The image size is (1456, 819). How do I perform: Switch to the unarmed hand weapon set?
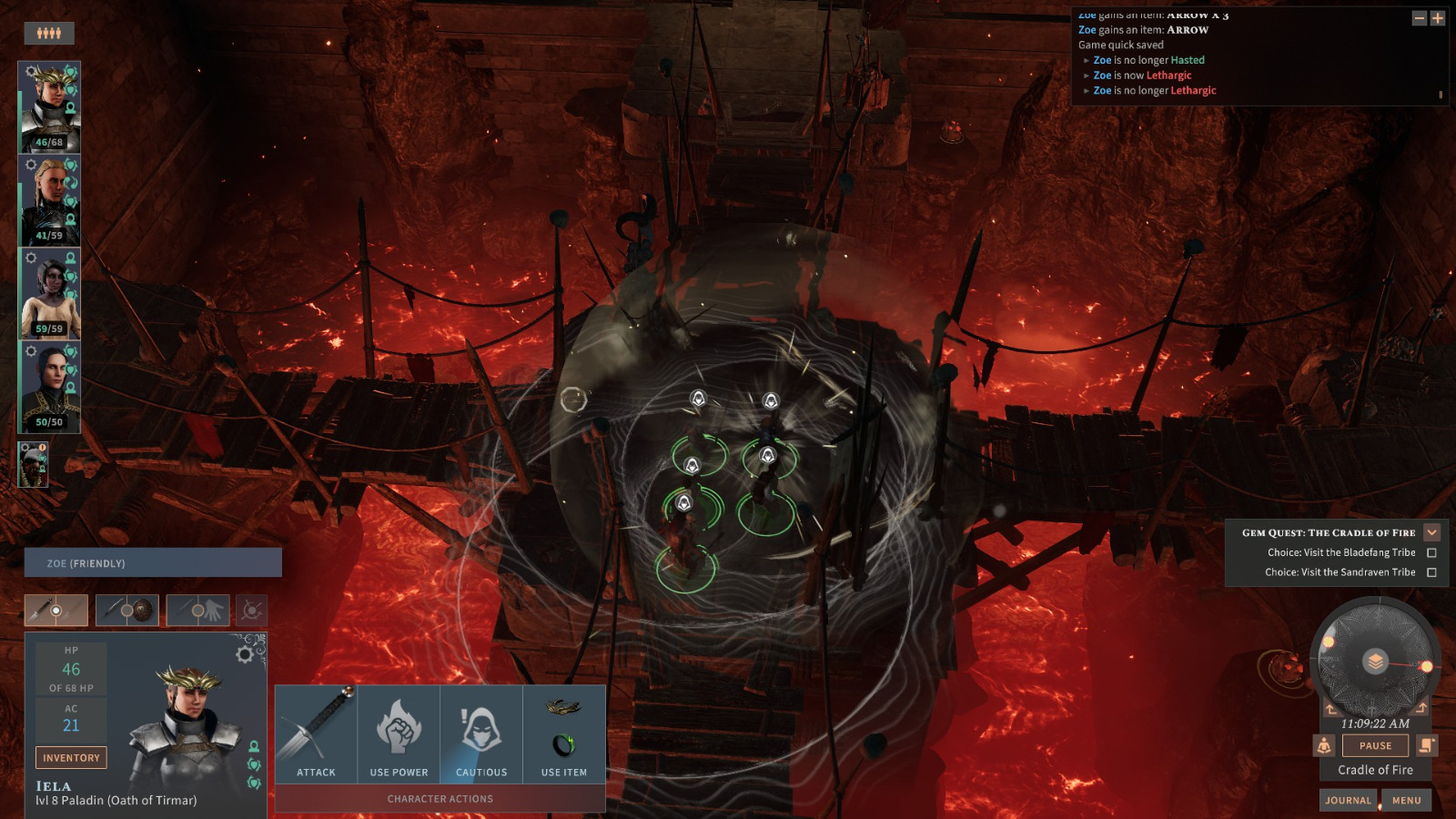coord(197,611)
